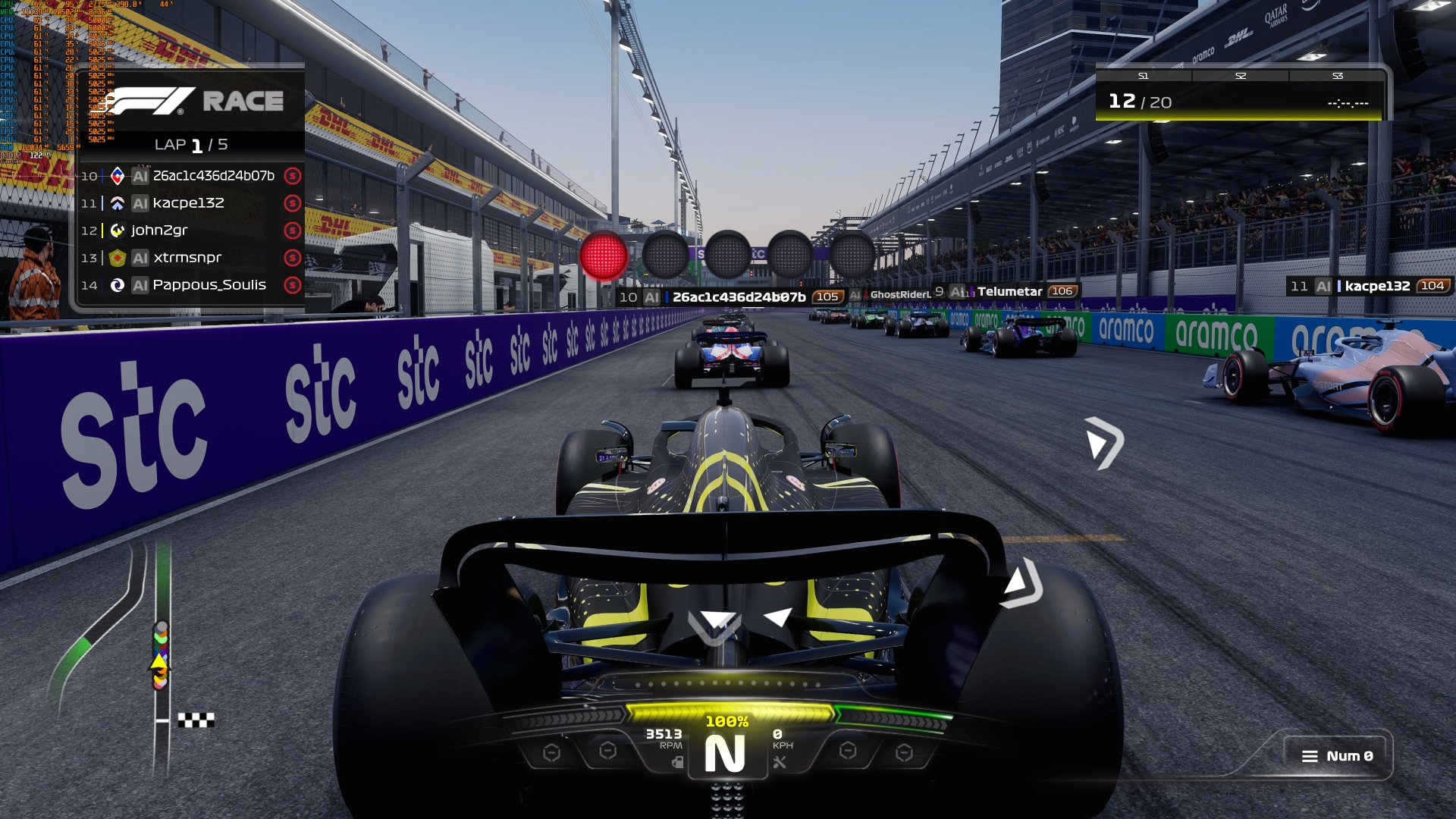Click the AI badge beside xtrmsnpr

point(140,258)
